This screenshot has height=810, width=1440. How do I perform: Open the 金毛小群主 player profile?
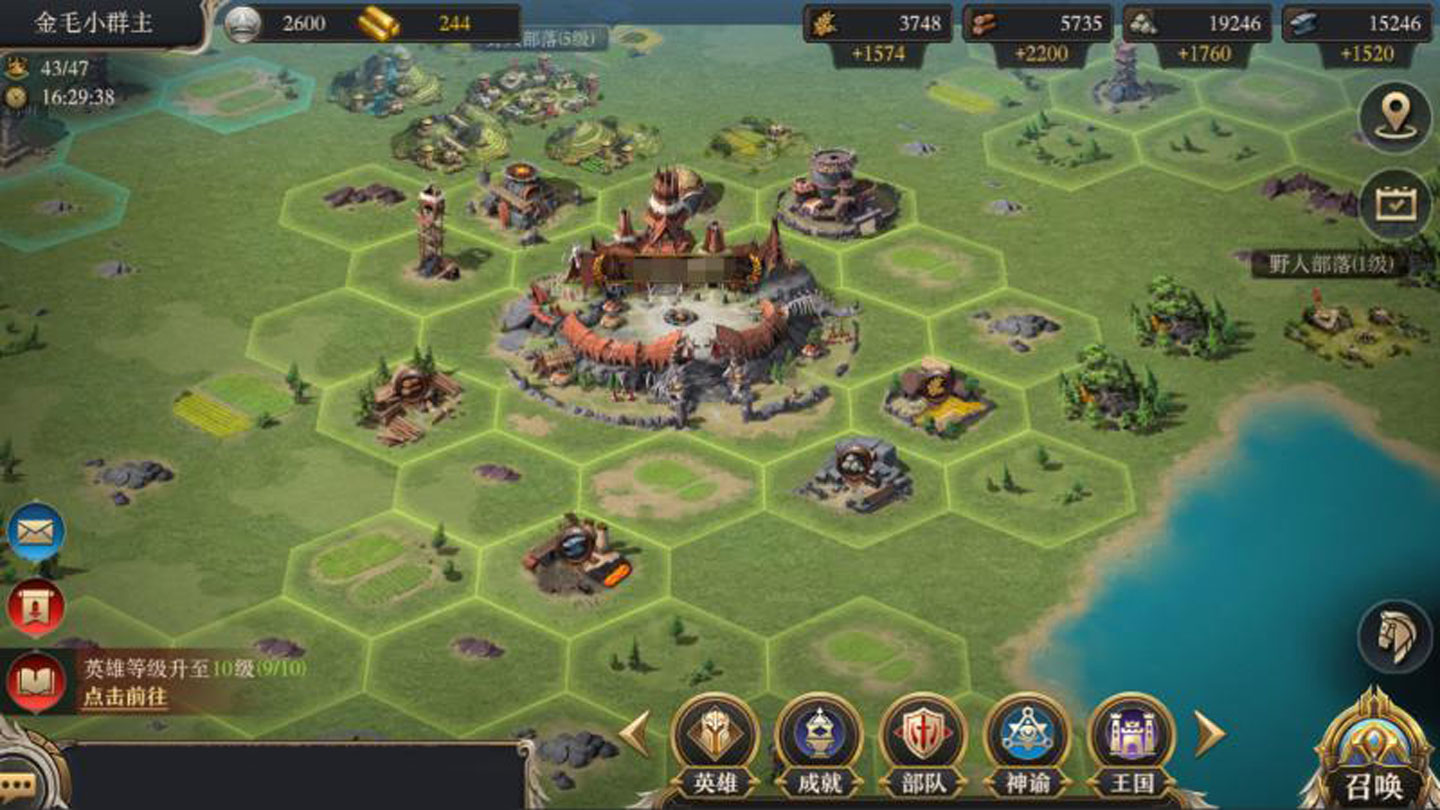[95, 24]
